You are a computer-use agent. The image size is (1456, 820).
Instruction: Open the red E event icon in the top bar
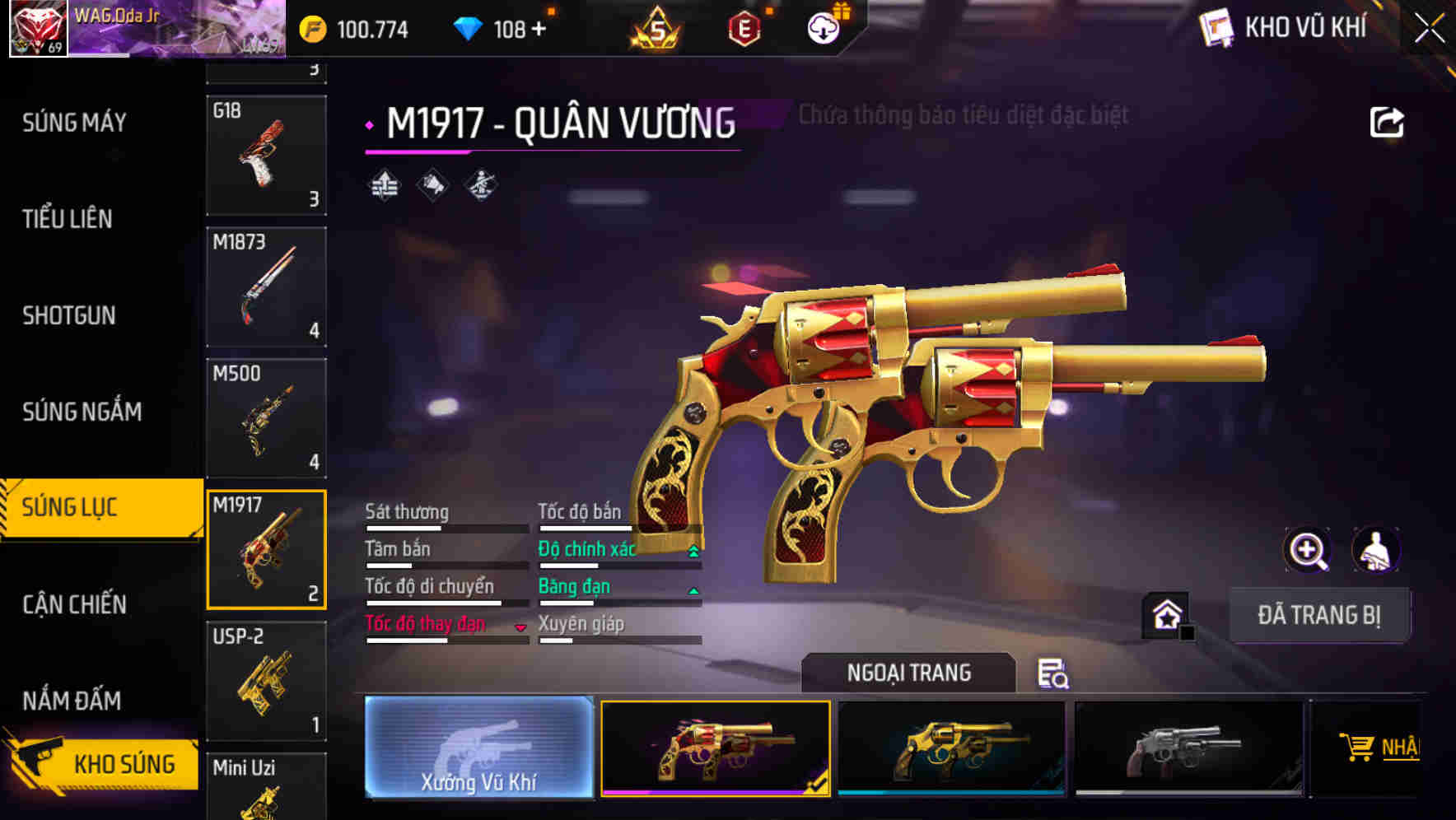coord(746,29)
